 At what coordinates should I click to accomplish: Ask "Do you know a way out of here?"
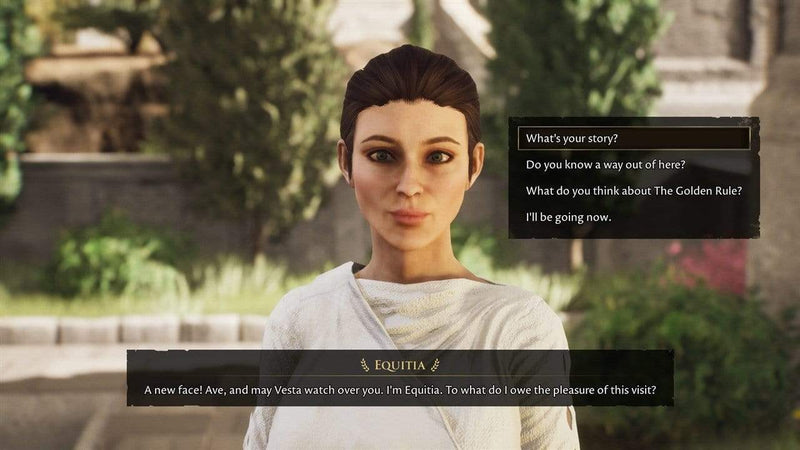(x=605, y=164)
